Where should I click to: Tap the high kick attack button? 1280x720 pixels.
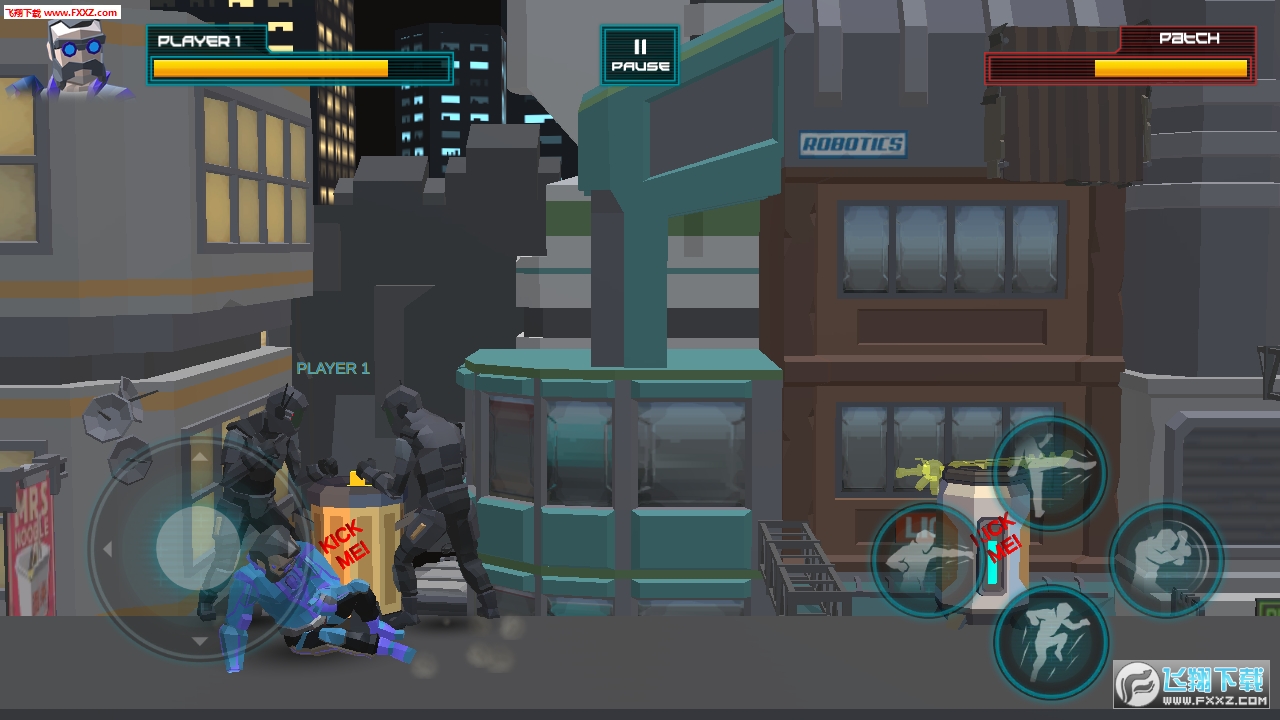point(1049,474)
